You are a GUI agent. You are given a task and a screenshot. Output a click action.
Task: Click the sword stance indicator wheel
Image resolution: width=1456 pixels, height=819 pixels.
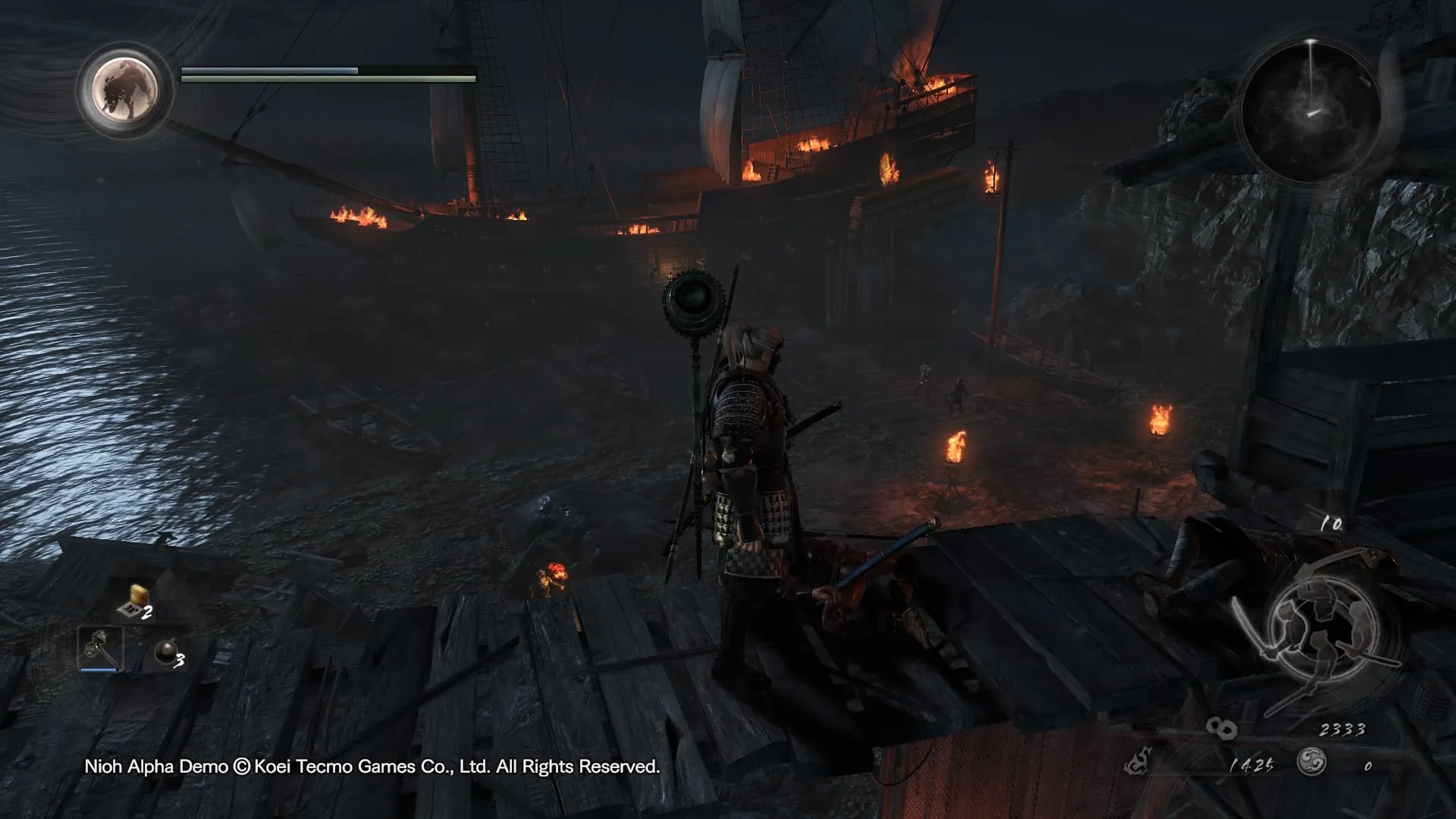tap(1319, 629)
